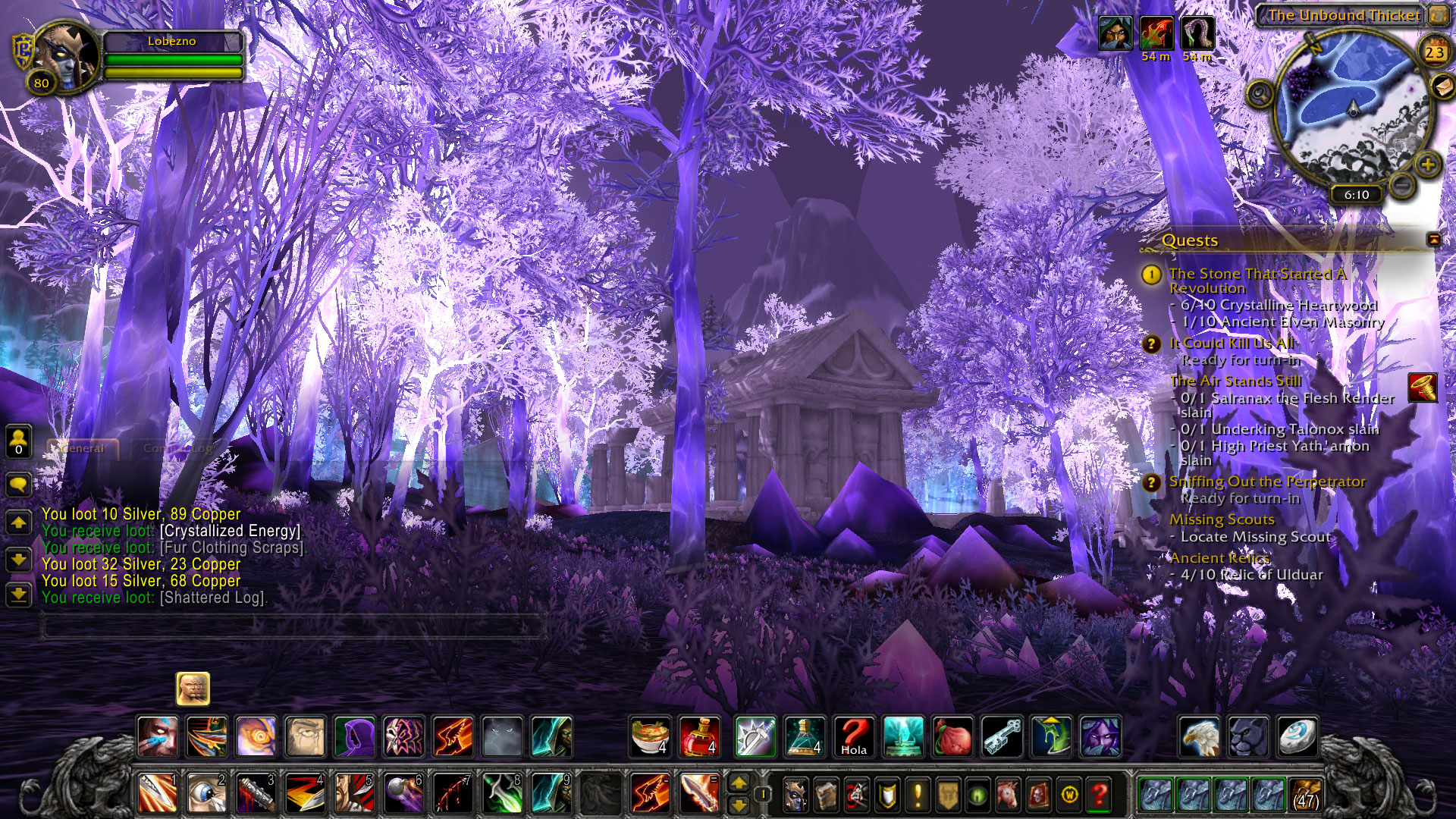This screenshot has width=1456, height=819.
Task: Activate the eye-stab ability in slot 2
Action: pyautogui.click(x=206, y=794)
